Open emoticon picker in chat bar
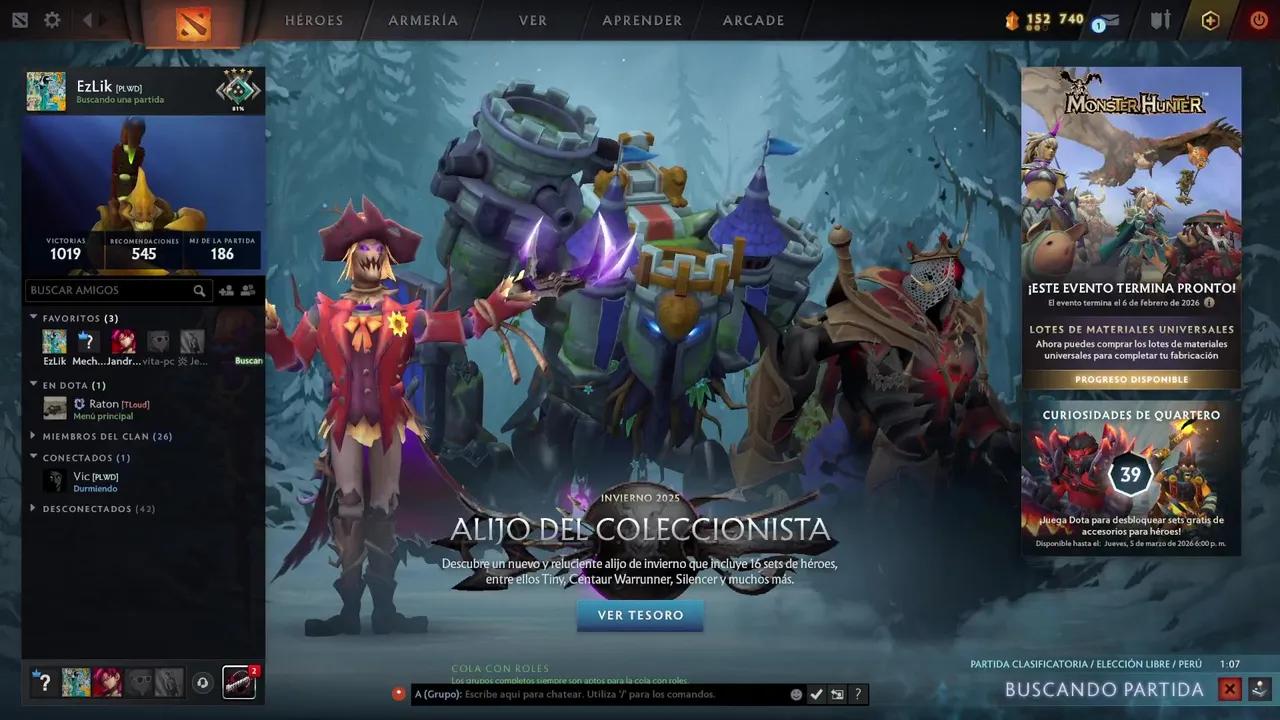 pyautogui.click(x=797, y=693)
